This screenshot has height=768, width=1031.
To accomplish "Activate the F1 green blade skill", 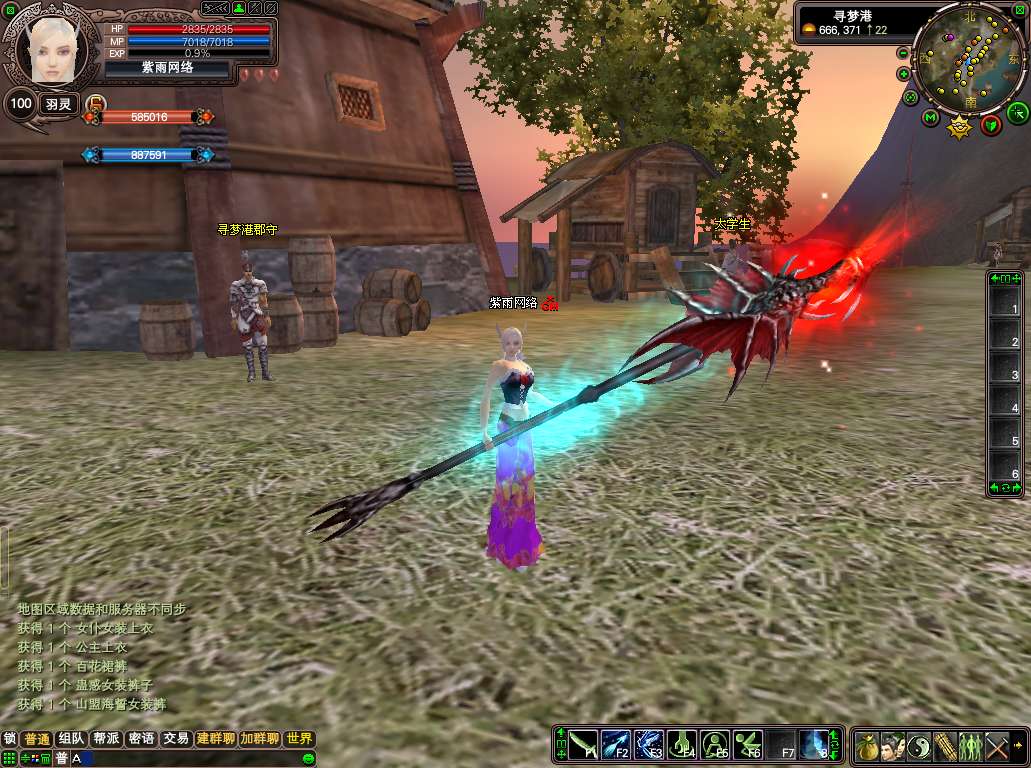I will pyautogui.click(x=583, y=745).
